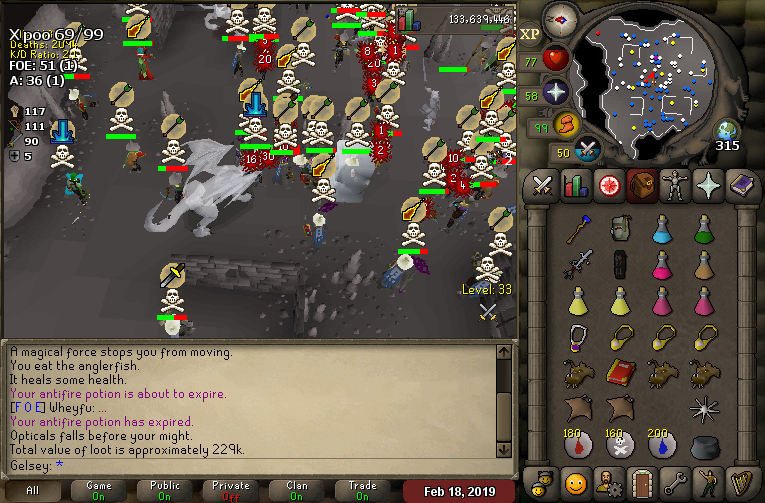Switch chat to the All tab
This screenshot has height=503, width=765.
point(33,491)
